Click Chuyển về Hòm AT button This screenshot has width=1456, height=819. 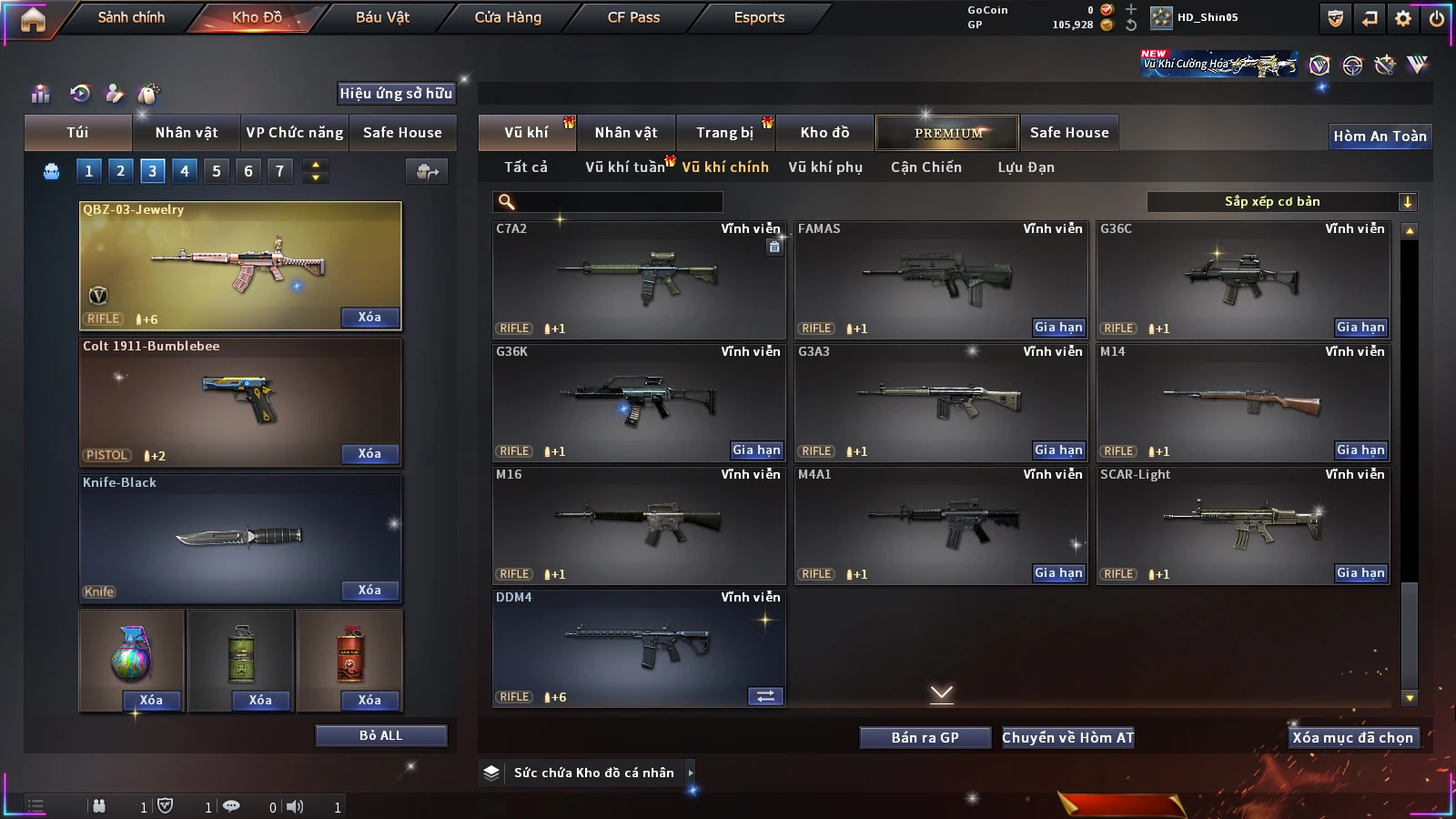[1067, 738]
